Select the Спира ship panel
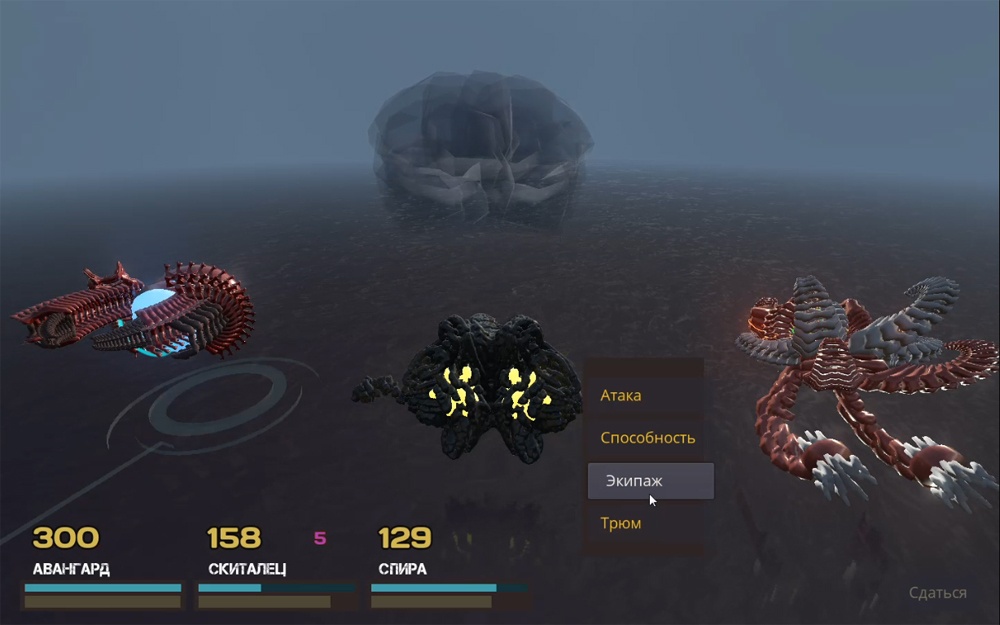1000x625 pixels. click(448, 569)
